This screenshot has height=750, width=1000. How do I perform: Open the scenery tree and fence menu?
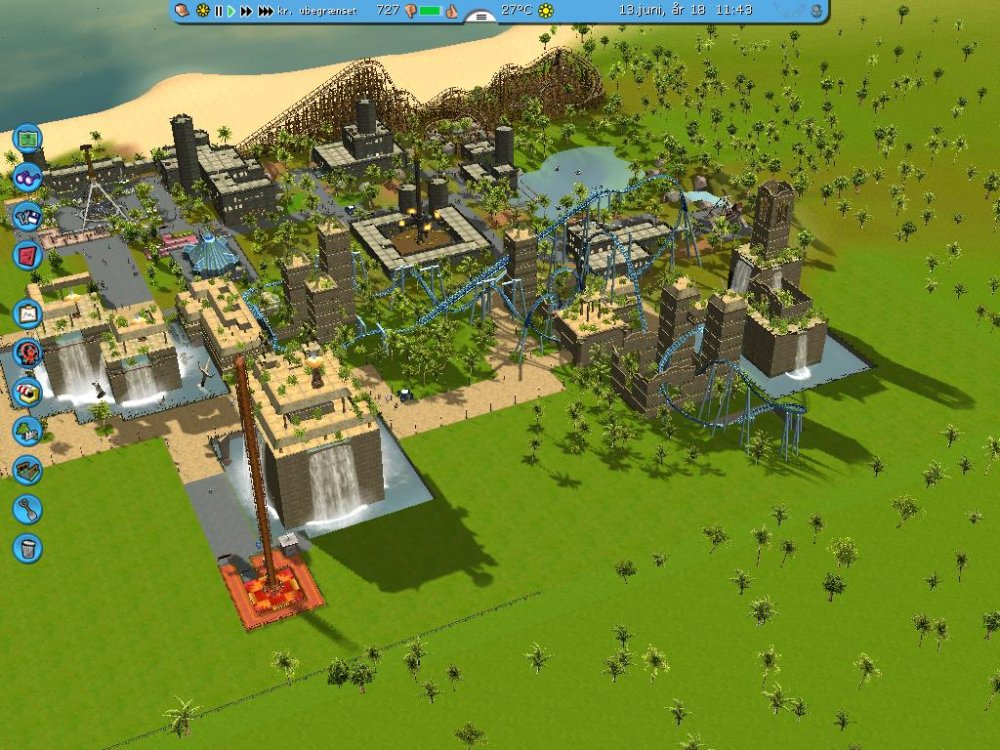[27, 431]
